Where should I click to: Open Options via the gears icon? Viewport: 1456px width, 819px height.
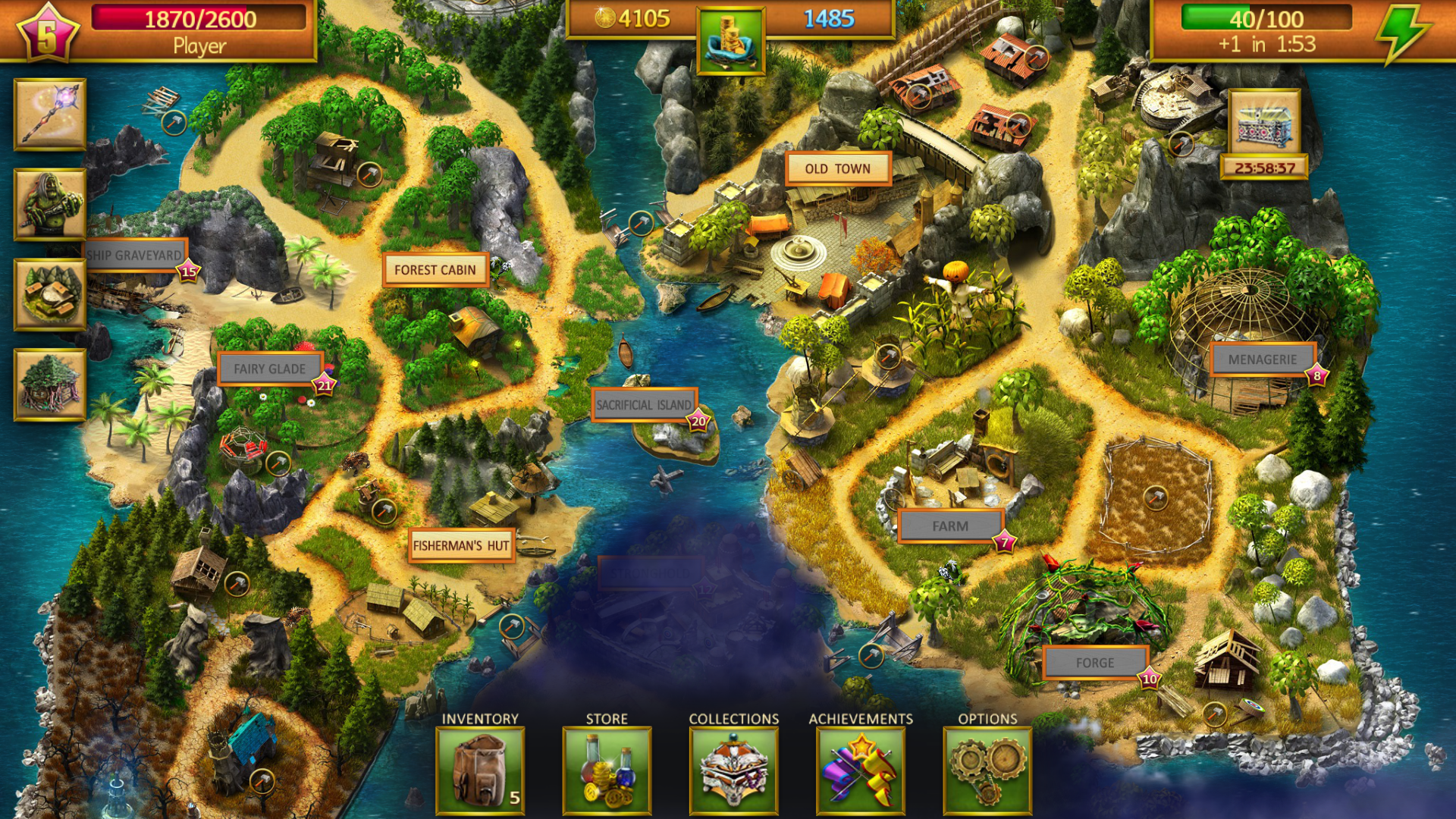coord(987,768)
